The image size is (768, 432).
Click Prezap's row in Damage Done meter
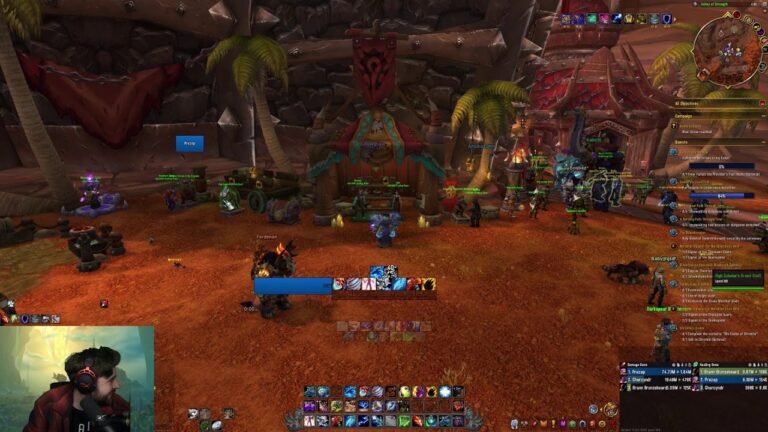(650, 372)
